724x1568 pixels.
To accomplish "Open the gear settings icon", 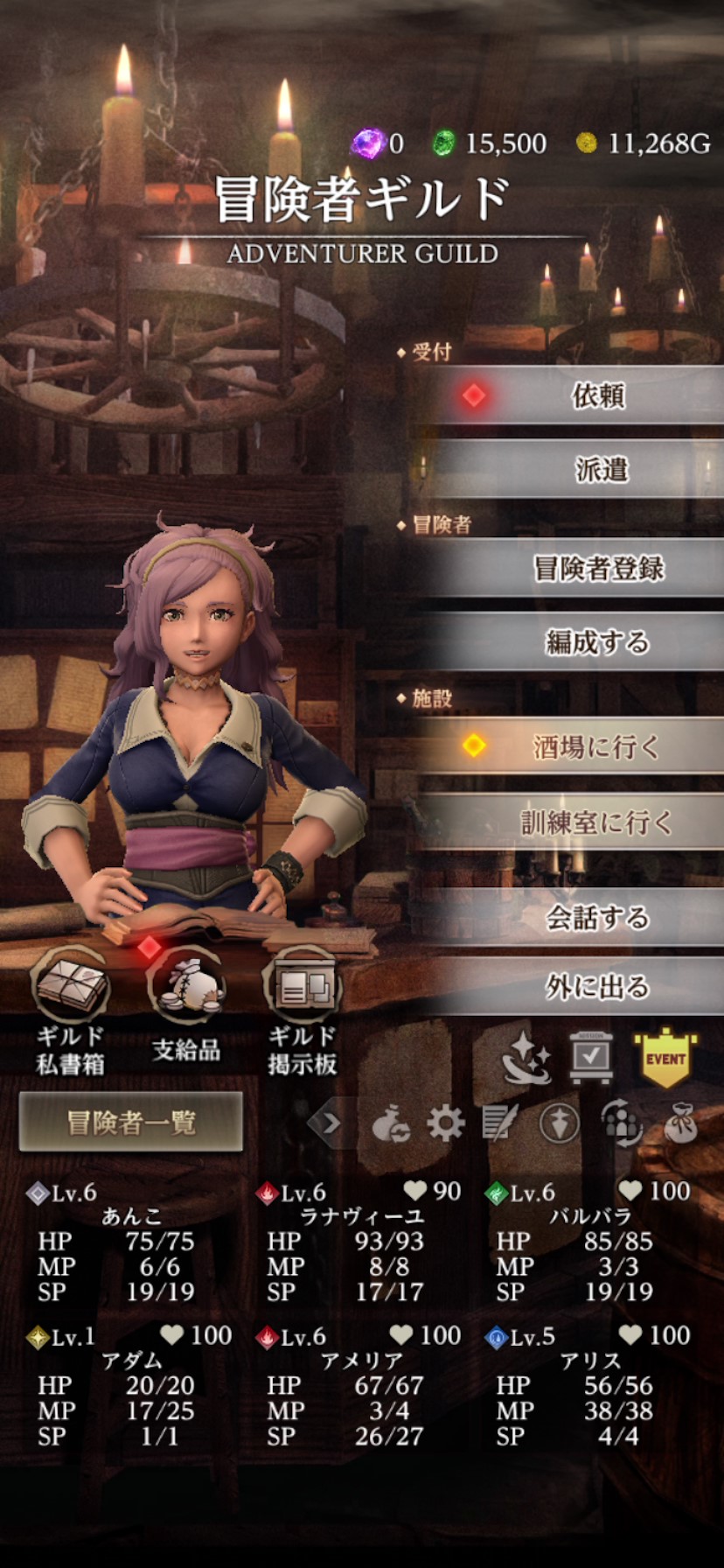I will (445, 1123).
